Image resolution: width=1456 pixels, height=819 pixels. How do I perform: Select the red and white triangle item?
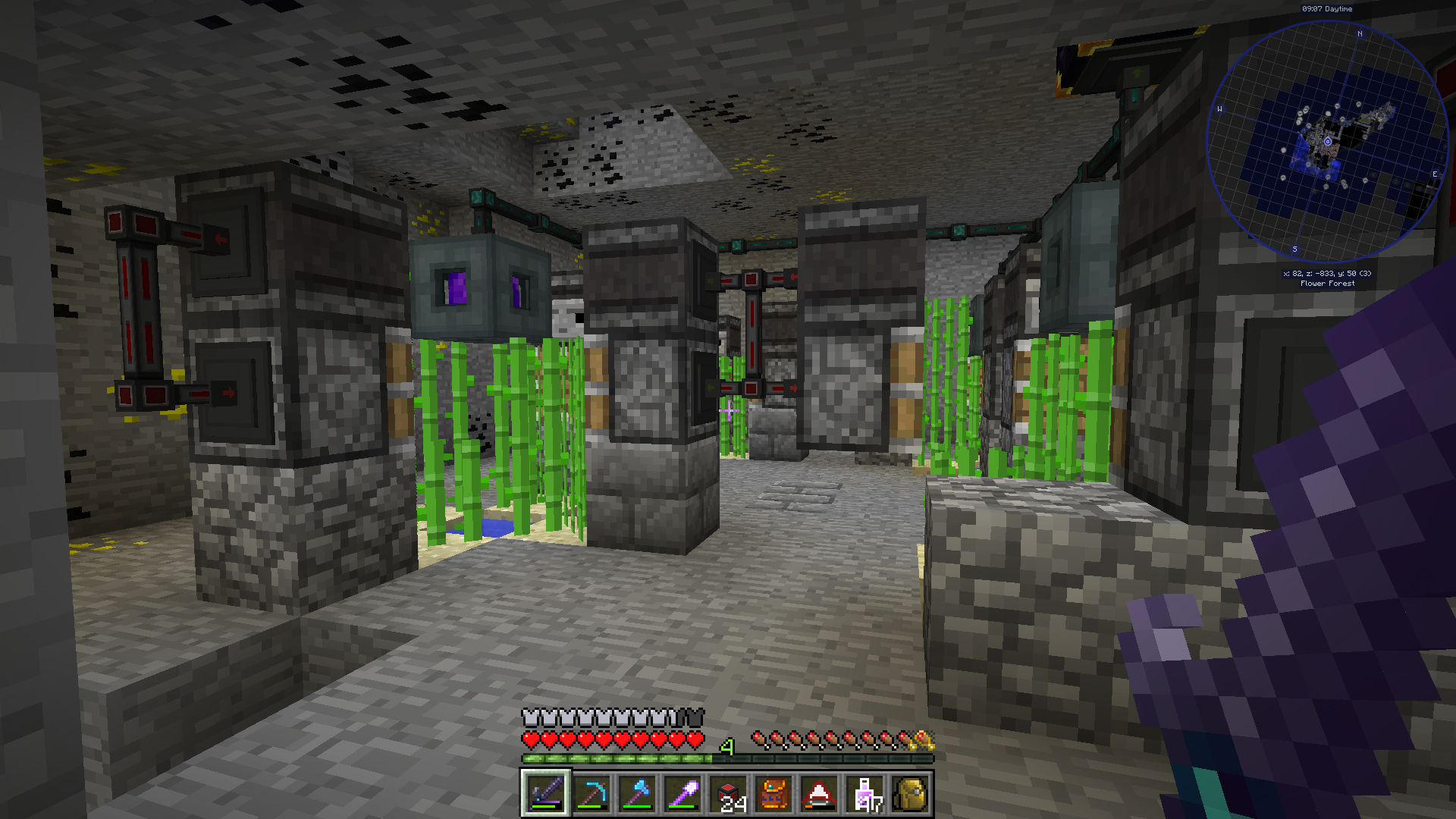tap(819, 794)
